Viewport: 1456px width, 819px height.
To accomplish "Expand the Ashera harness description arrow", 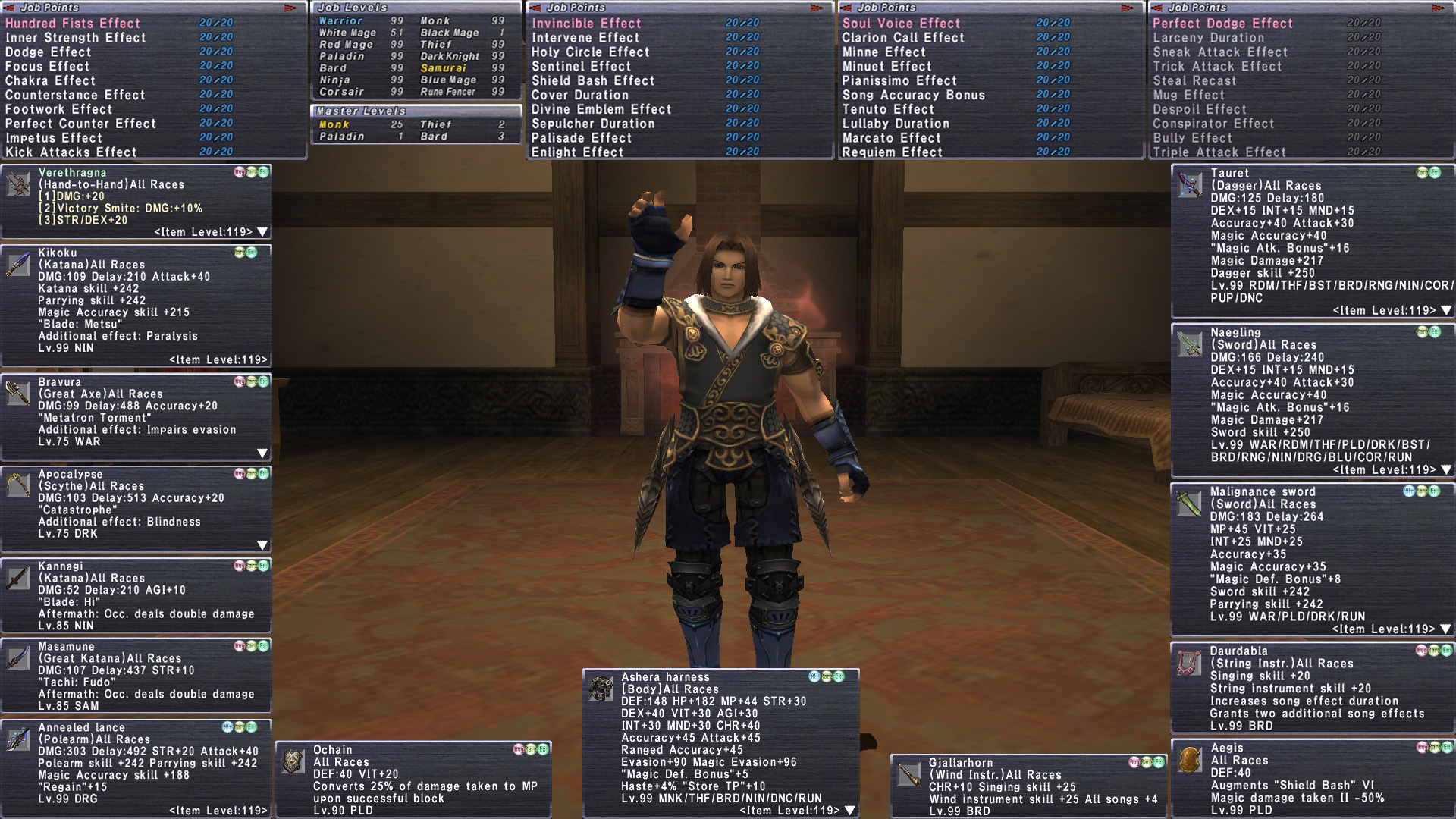I will pos(850,810).
